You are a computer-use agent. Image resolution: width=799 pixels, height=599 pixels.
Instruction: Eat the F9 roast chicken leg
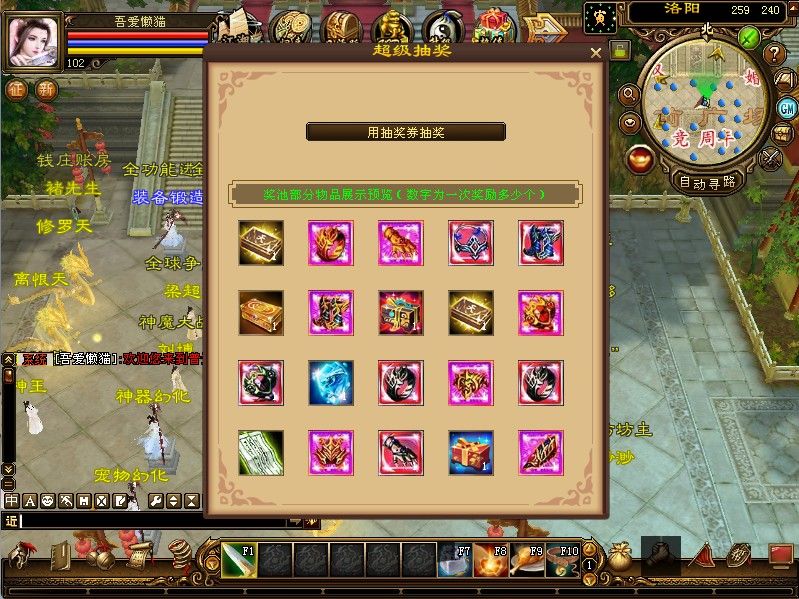(x=529, y=561)
